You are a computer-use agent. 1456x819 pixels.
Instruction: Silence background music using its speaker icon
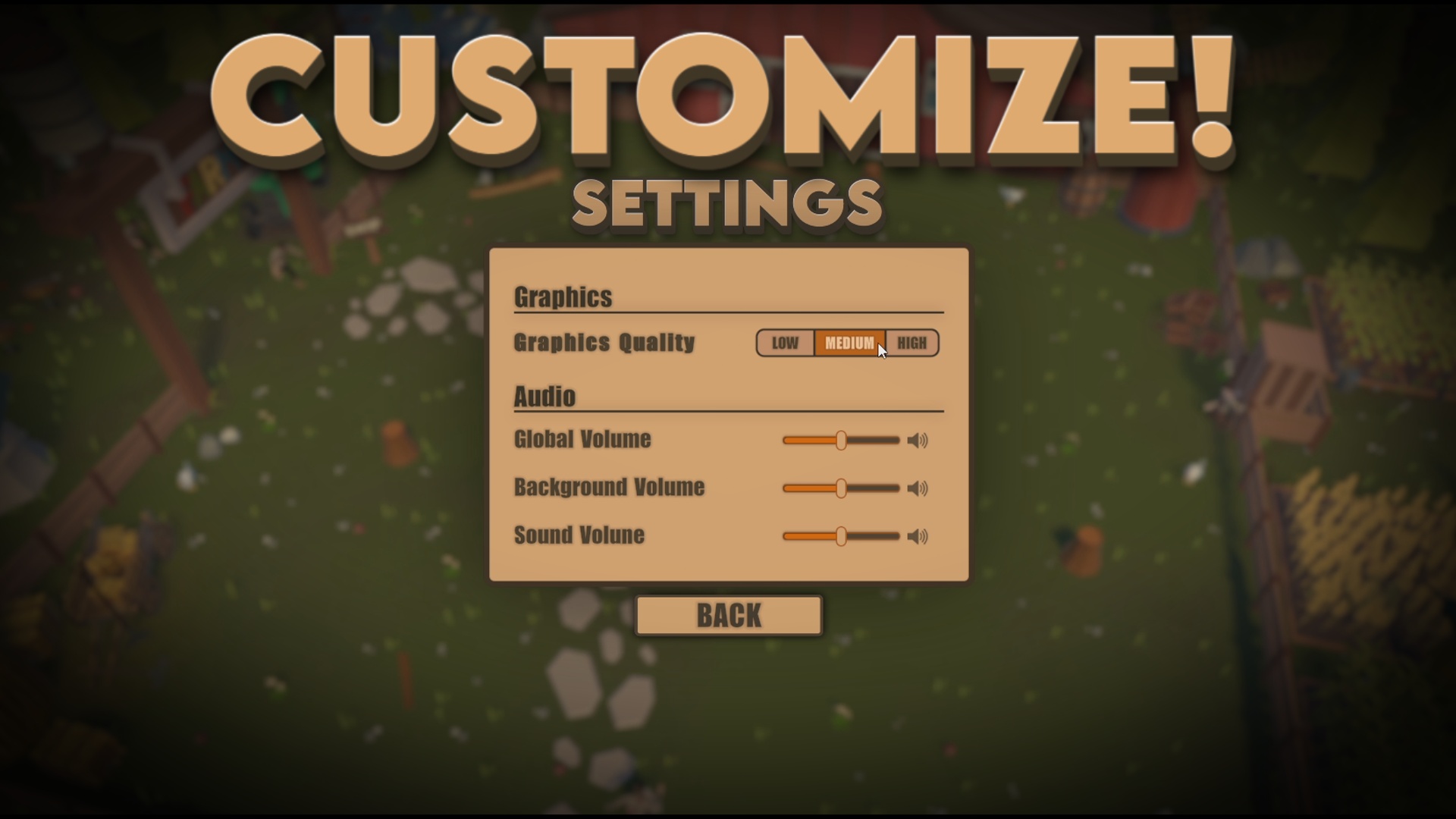pos(918,488)
